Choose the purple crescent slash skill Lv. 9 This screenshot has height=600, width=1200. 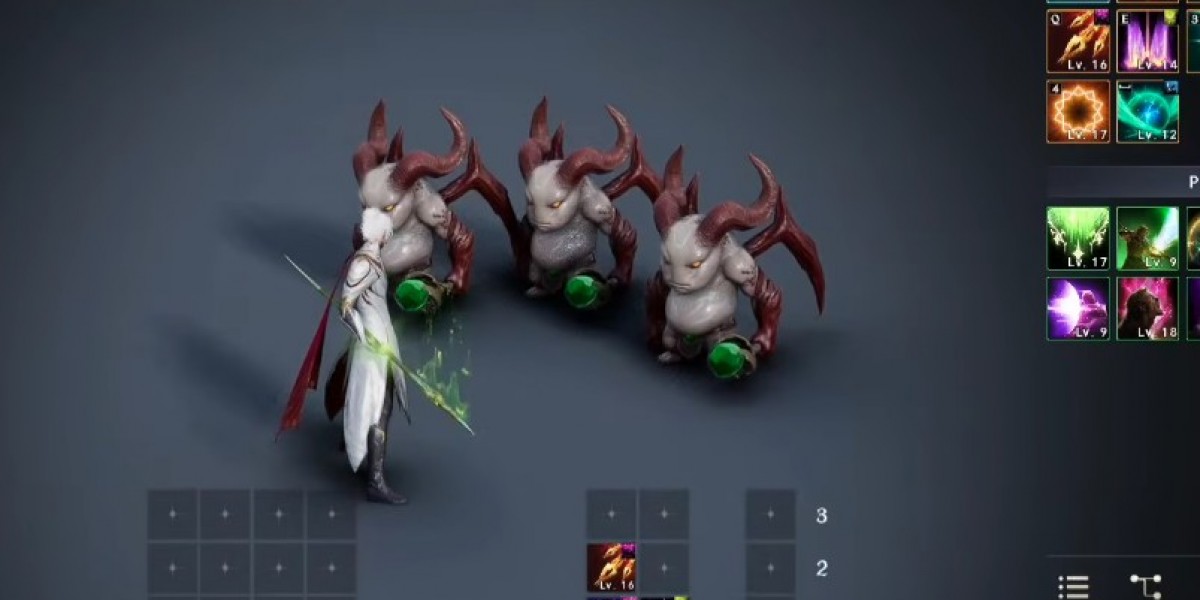tap(1078, 308)
